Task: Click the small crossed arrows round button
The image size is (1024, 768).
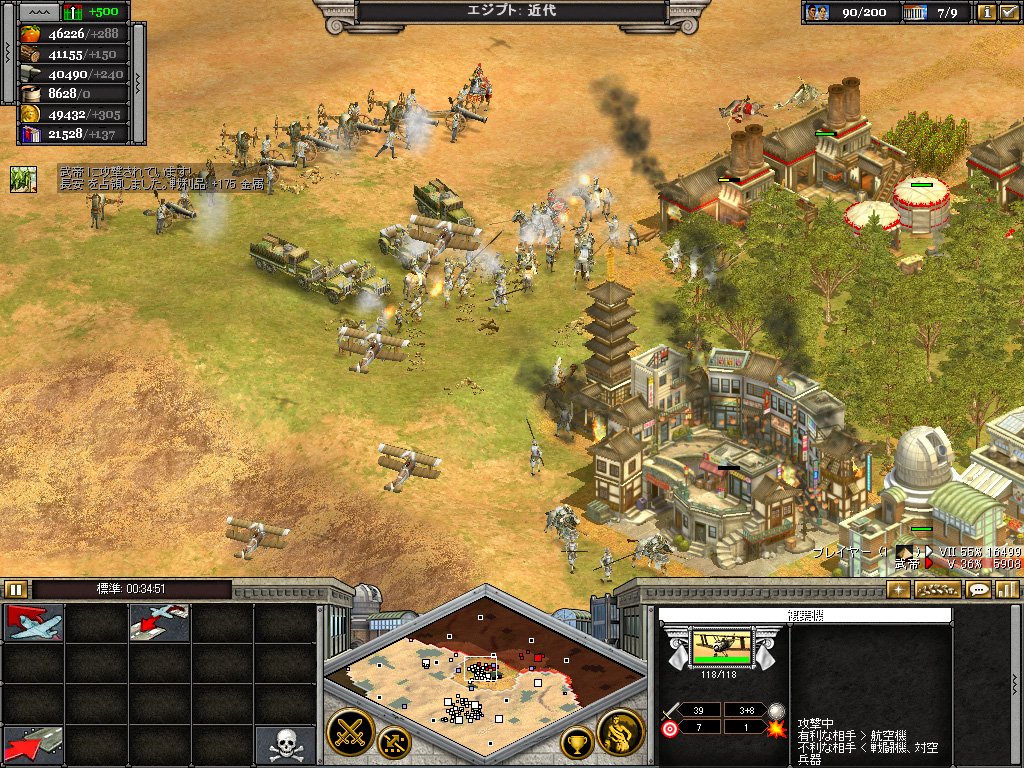Action: pos(395,743)
